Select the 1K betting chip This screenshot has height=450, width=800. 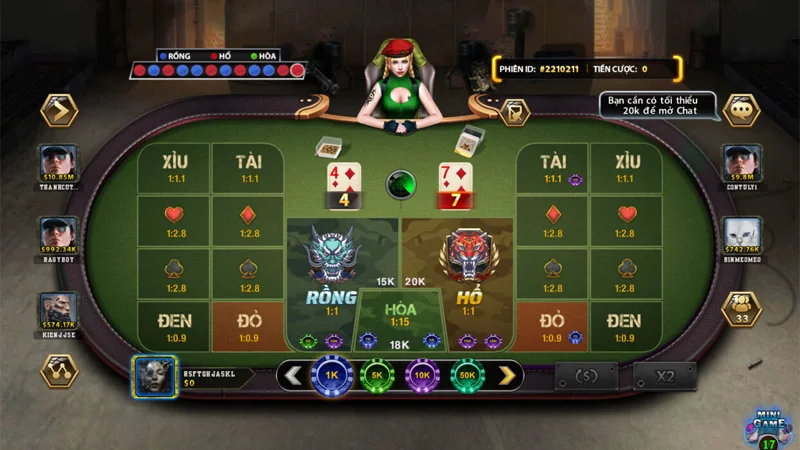pos(331,376)
